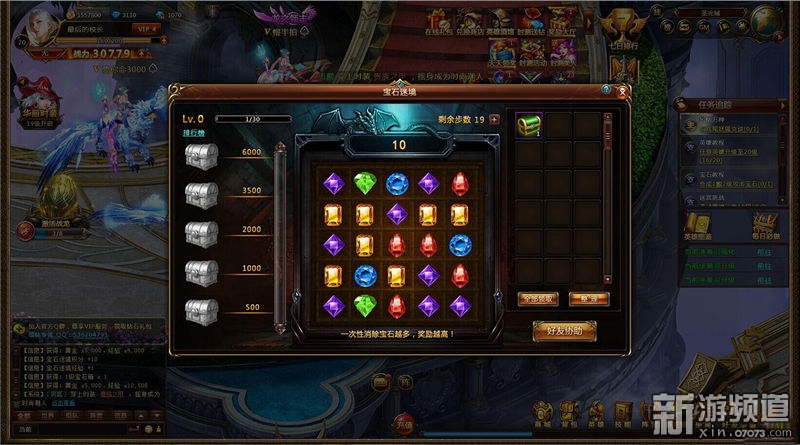
Task: Click the 1000 point silver chest
Action: point(202,271)
